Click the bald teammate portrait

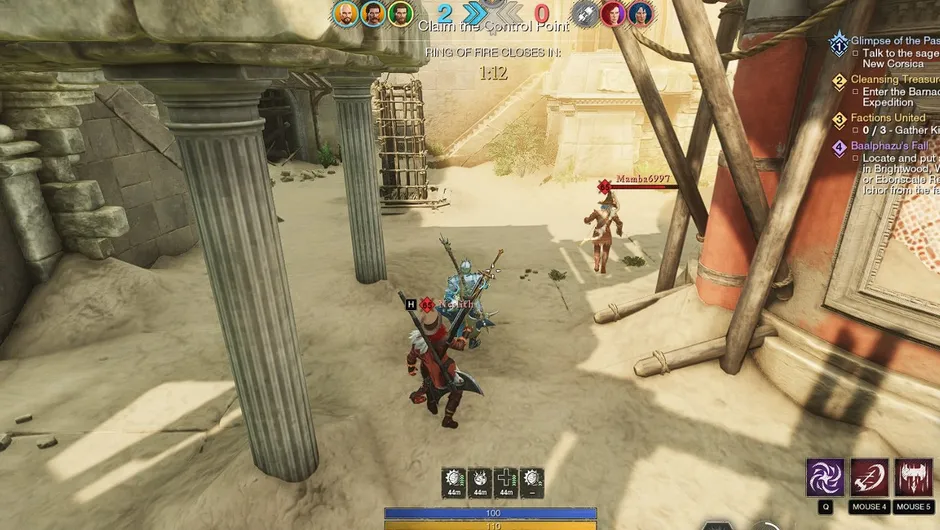[346, 14]
